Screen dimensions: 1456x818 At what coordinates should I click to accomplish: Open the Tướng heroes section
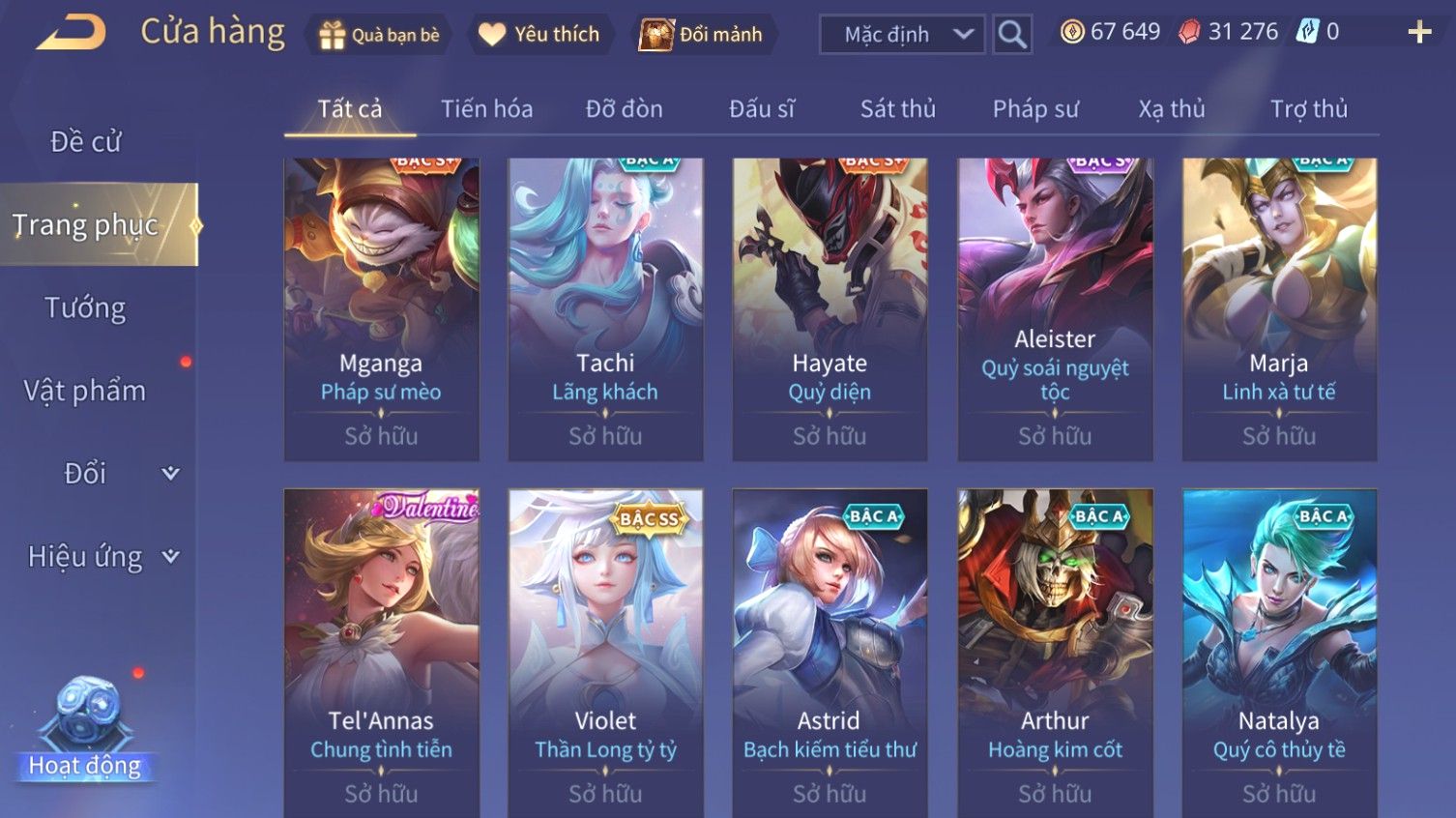(86, 308)
